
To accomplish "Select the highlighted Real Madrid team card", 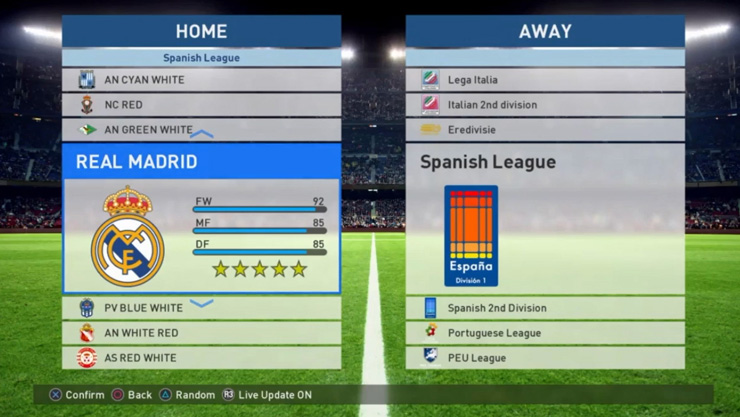I will (x=201, y=220).
